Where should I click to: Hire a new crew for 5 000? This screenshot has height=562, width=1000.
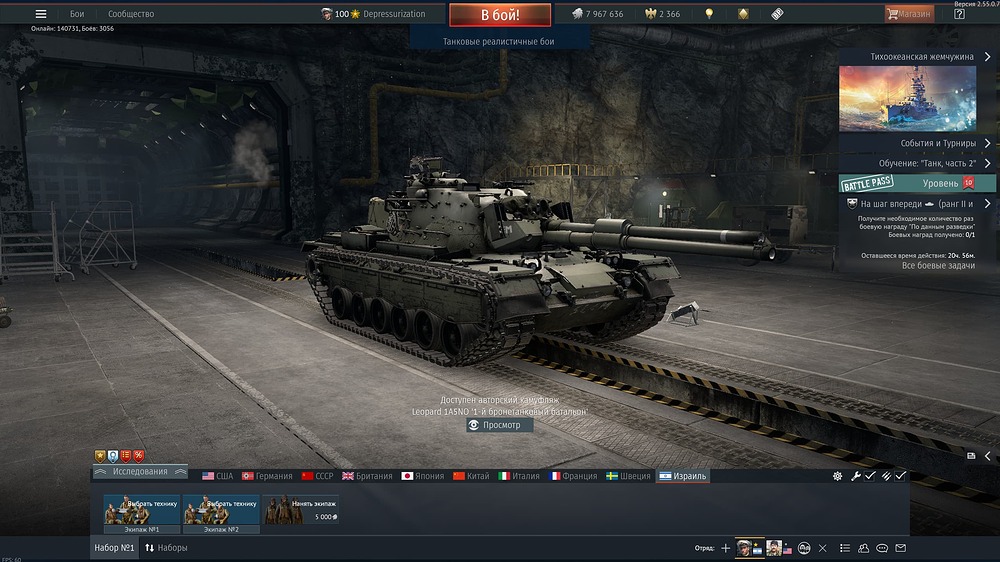click(300, 510)
